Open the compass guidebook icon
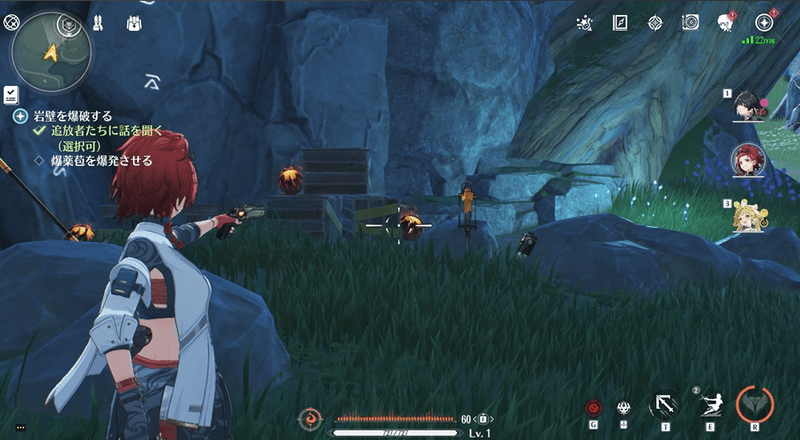This screenshot has height=440, width=800. click(620, 22)
